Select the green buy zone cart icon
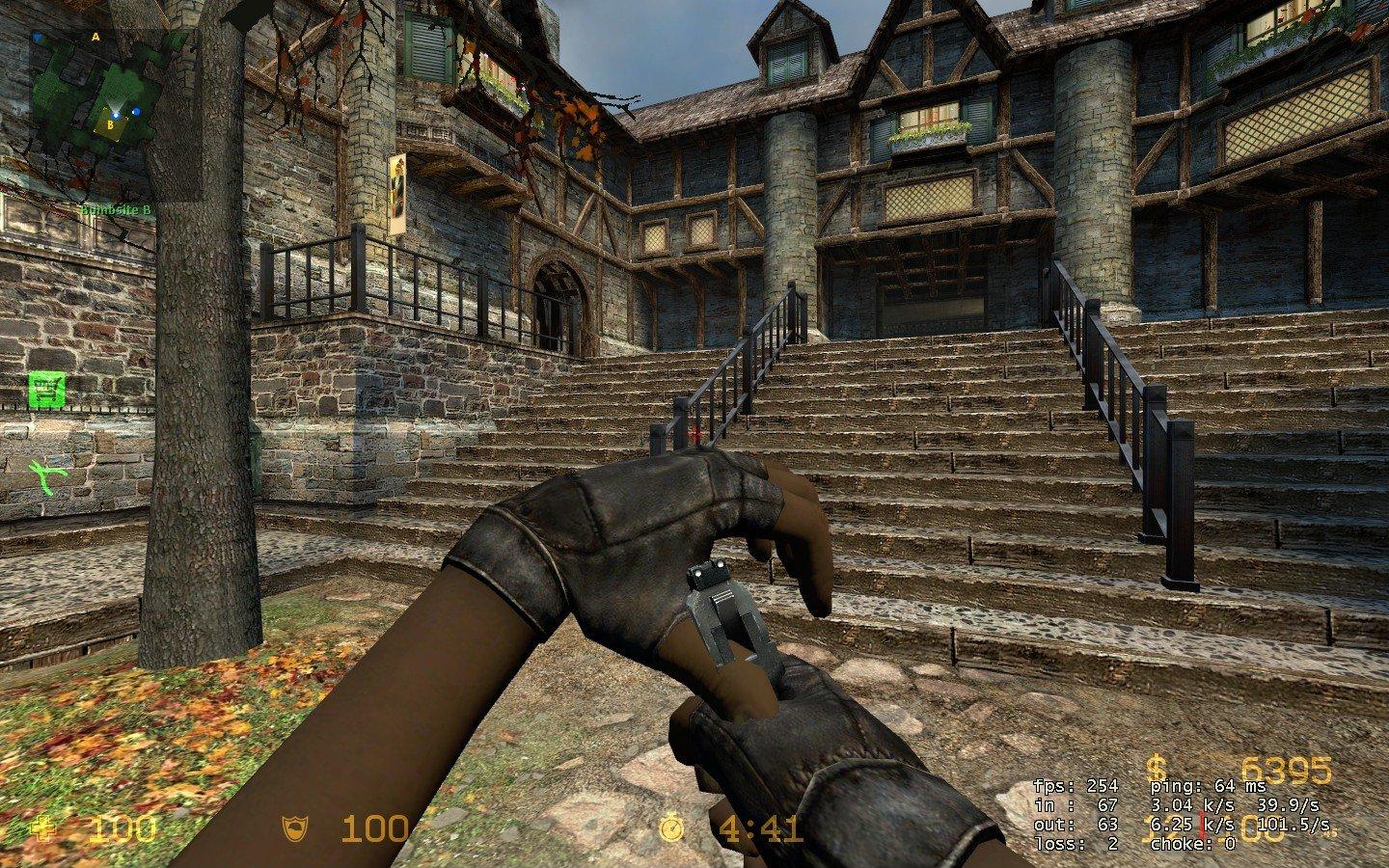This screenshot has height=868, width=1389. coord(42,391)
